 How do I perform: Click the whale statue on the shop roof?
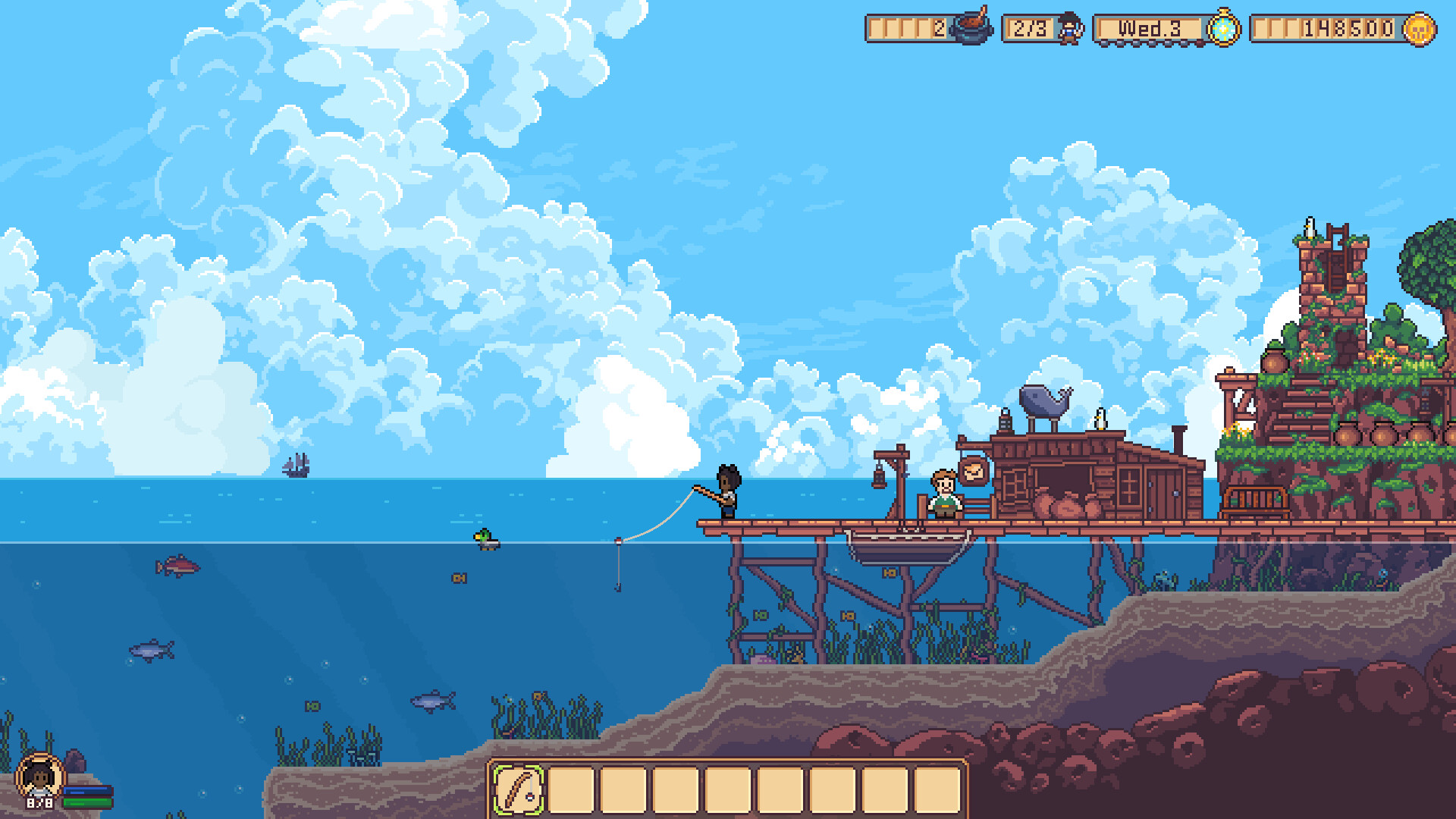click(1044, 403)
